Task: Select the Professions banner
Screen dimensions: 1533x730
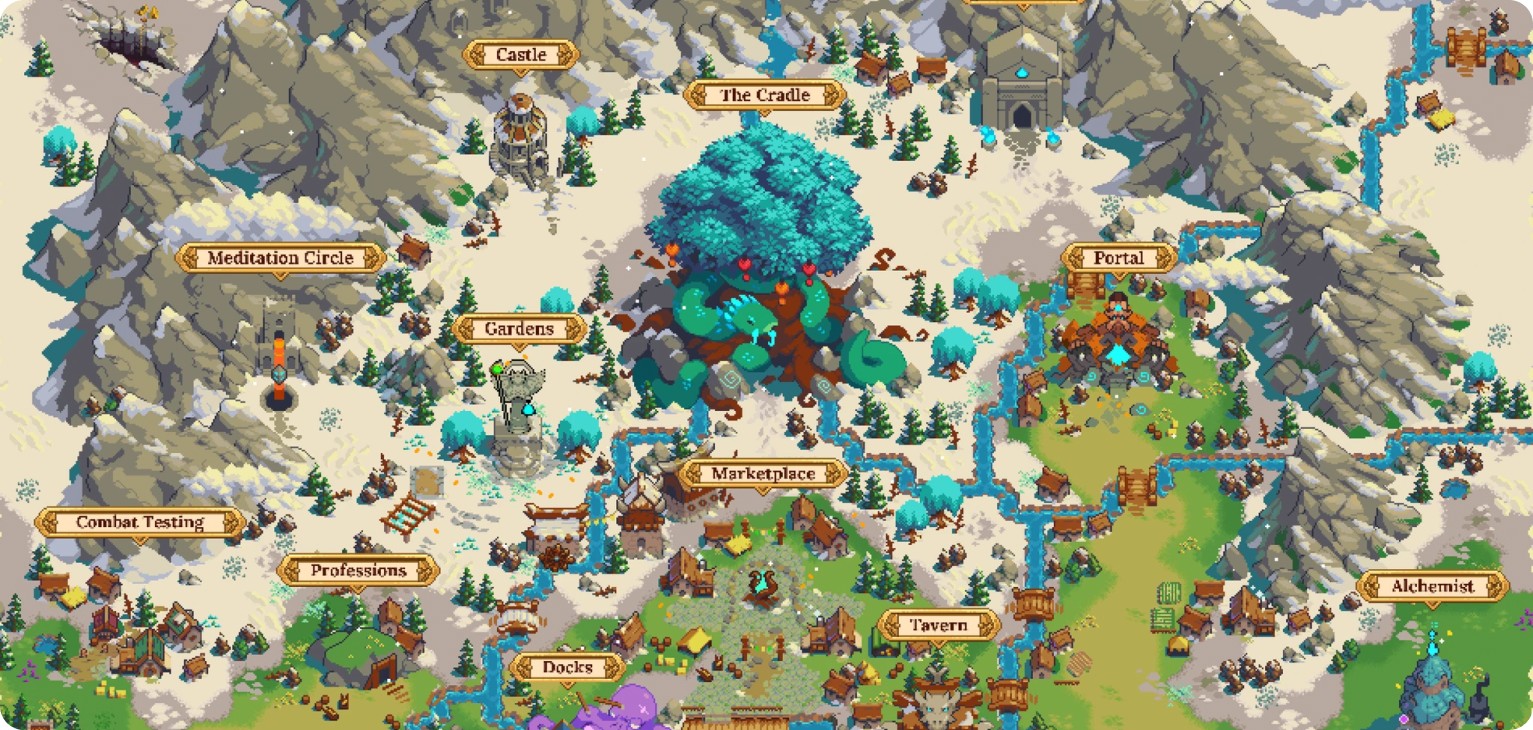Action: coord(358,571)
